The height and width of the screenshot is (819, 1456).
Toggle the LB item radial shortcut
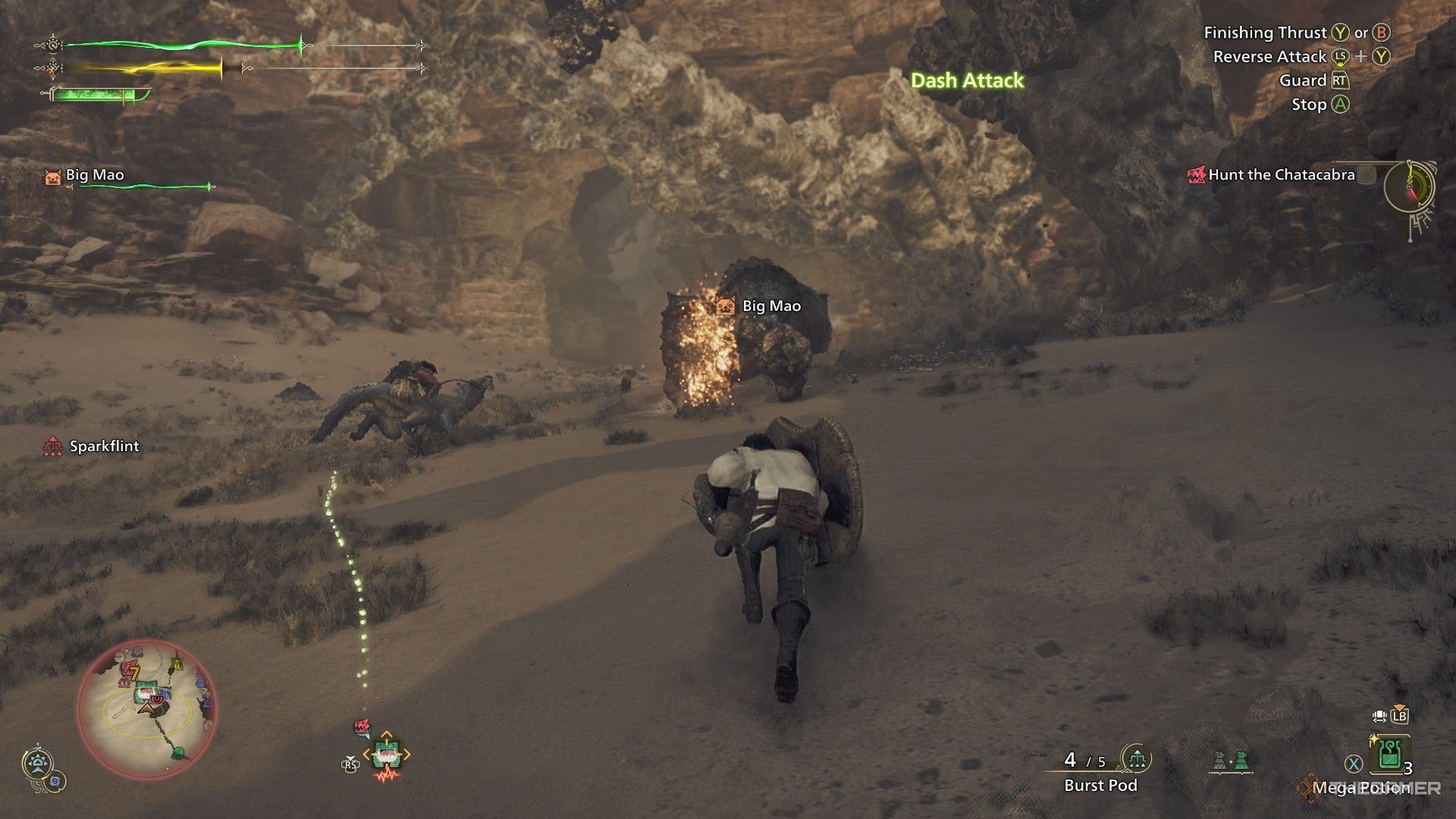pos(1399,716)
